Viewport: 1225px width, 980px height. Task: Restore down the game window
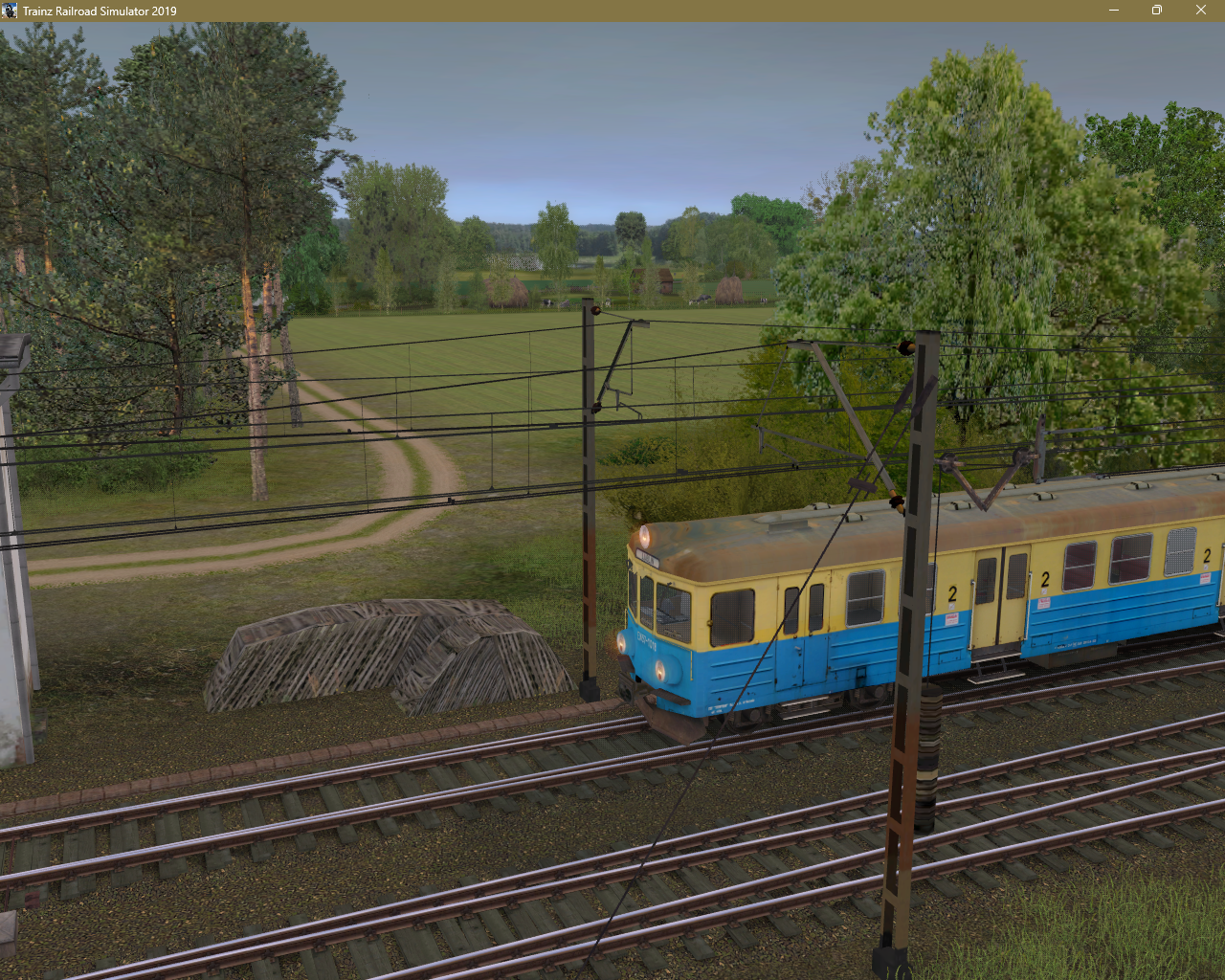(x=1156, y=11)
